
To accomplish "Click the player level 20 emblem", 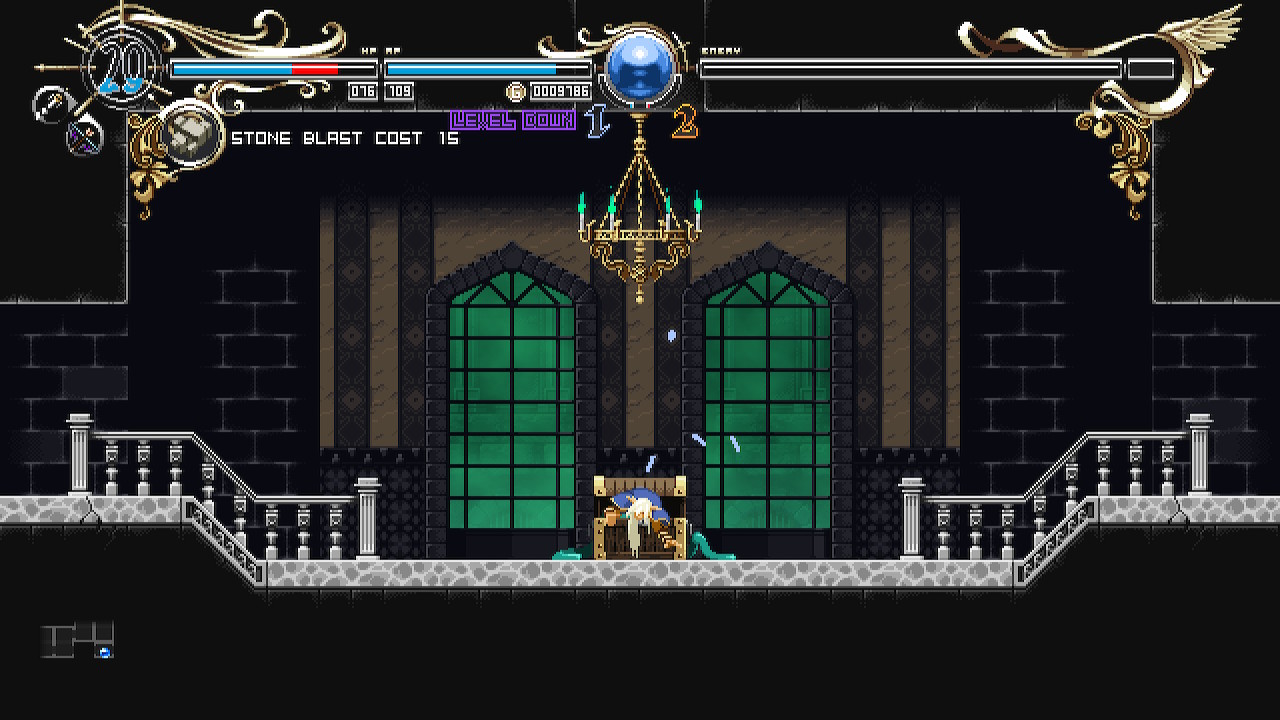I will pos(122,68).
